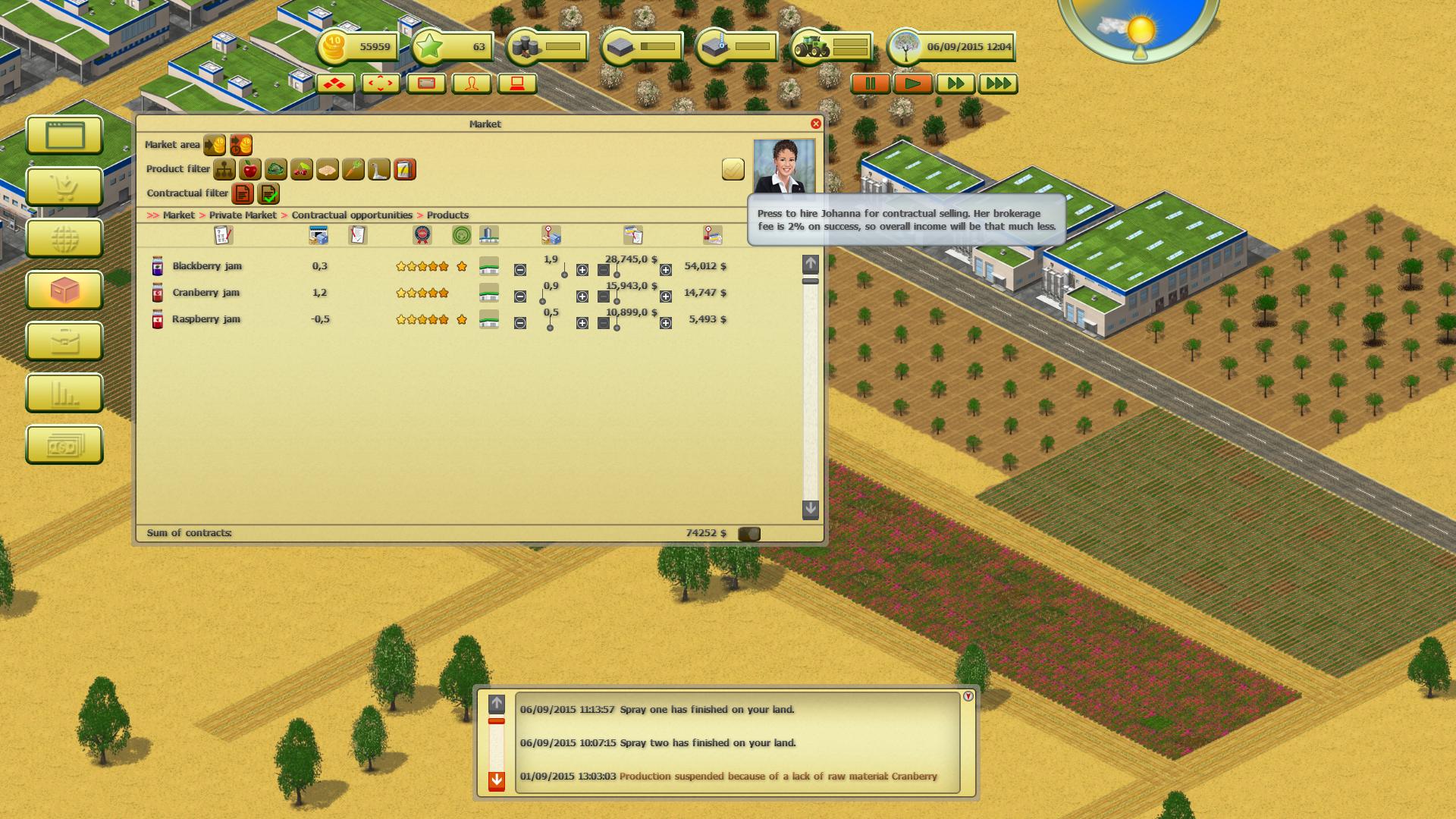Open the briefcase business panel
This screenshot has height=819, width=1456.
[x=64, y=341]
